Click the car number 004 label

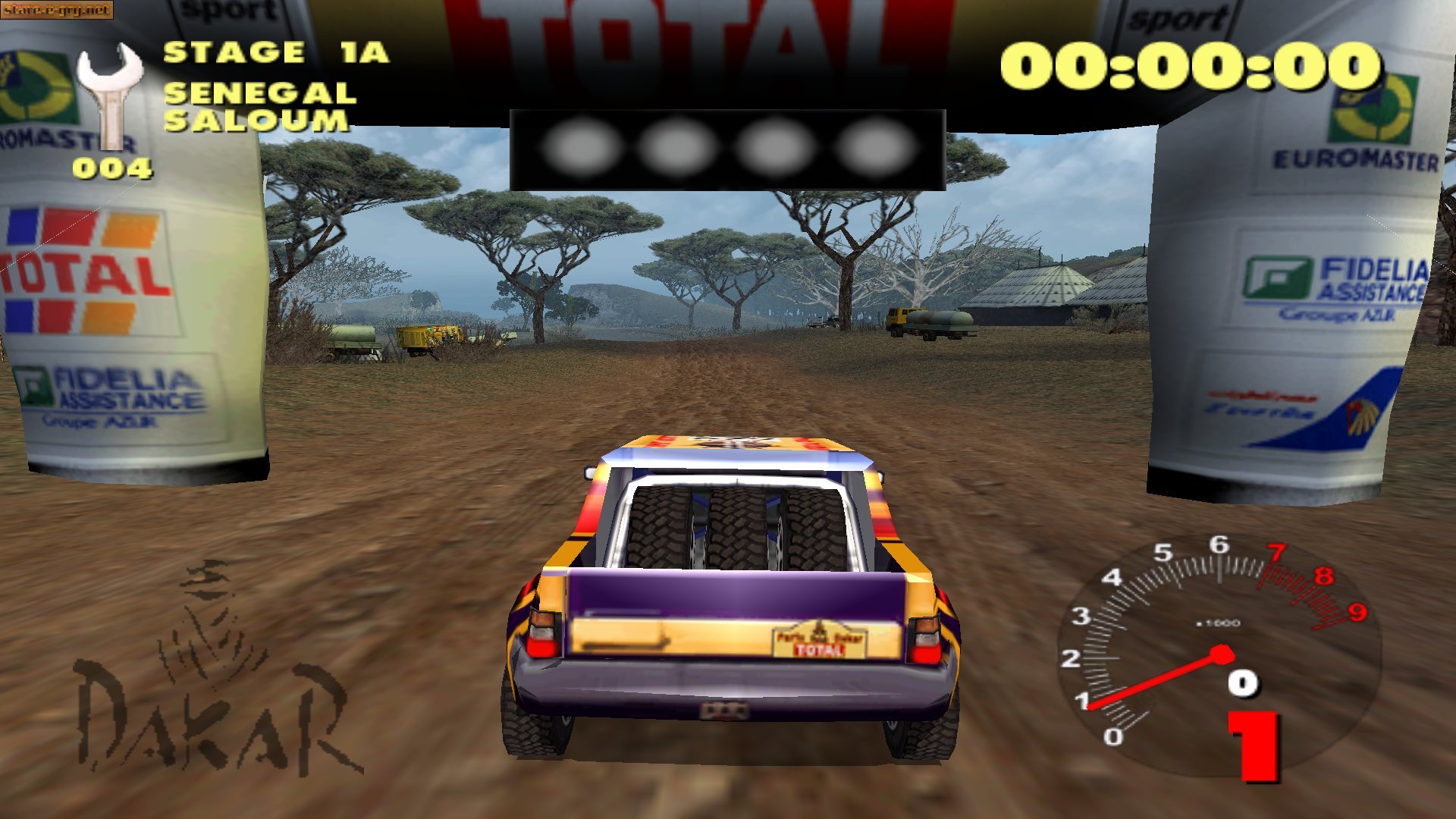coord(111,167)
